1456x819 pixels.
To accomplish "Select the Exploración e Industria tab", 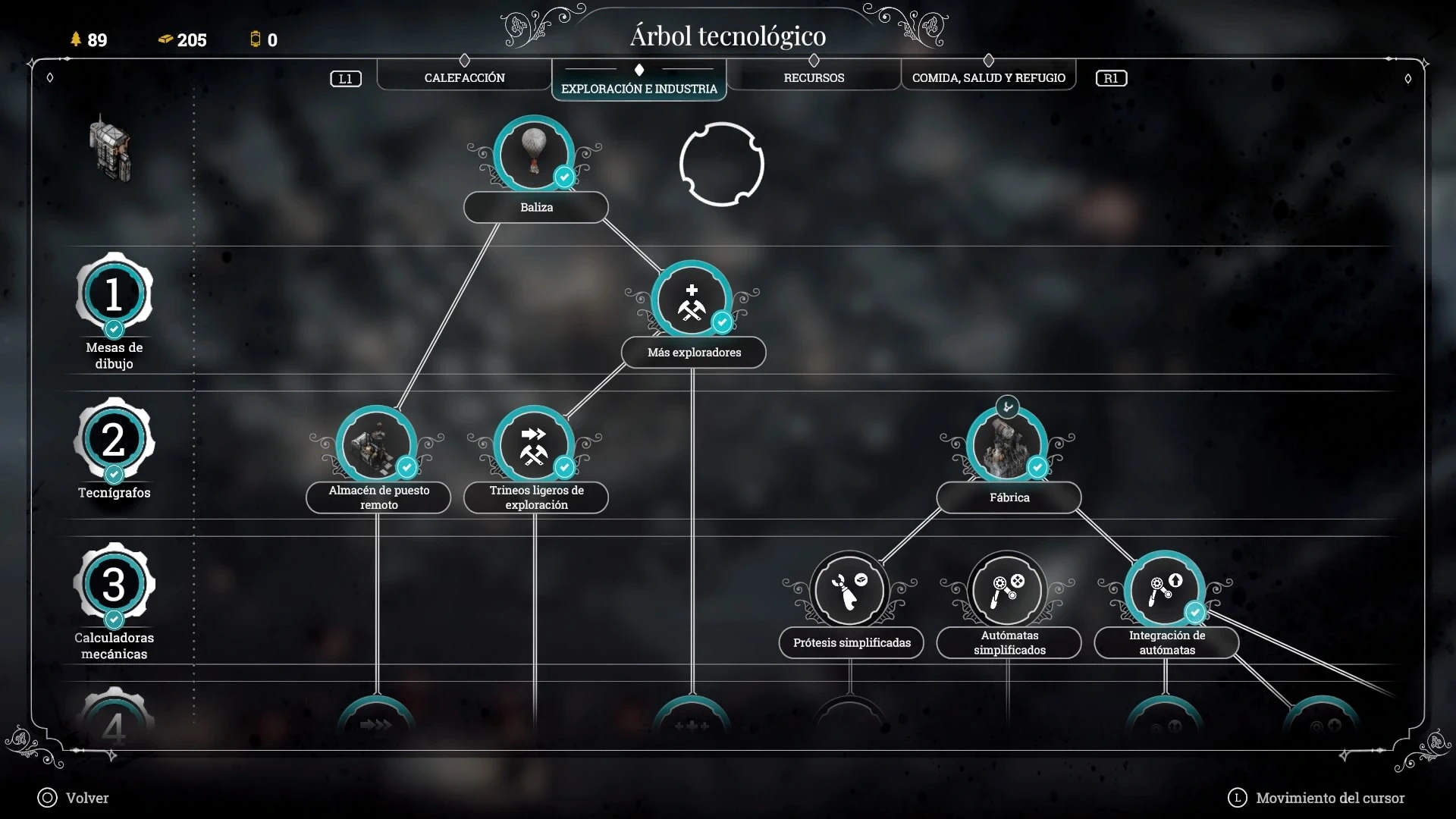I will [x=639, y=88].
